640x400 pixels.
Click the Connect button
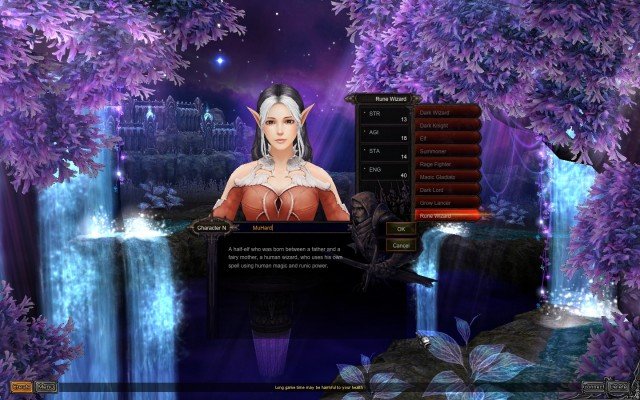coord(593,385)
